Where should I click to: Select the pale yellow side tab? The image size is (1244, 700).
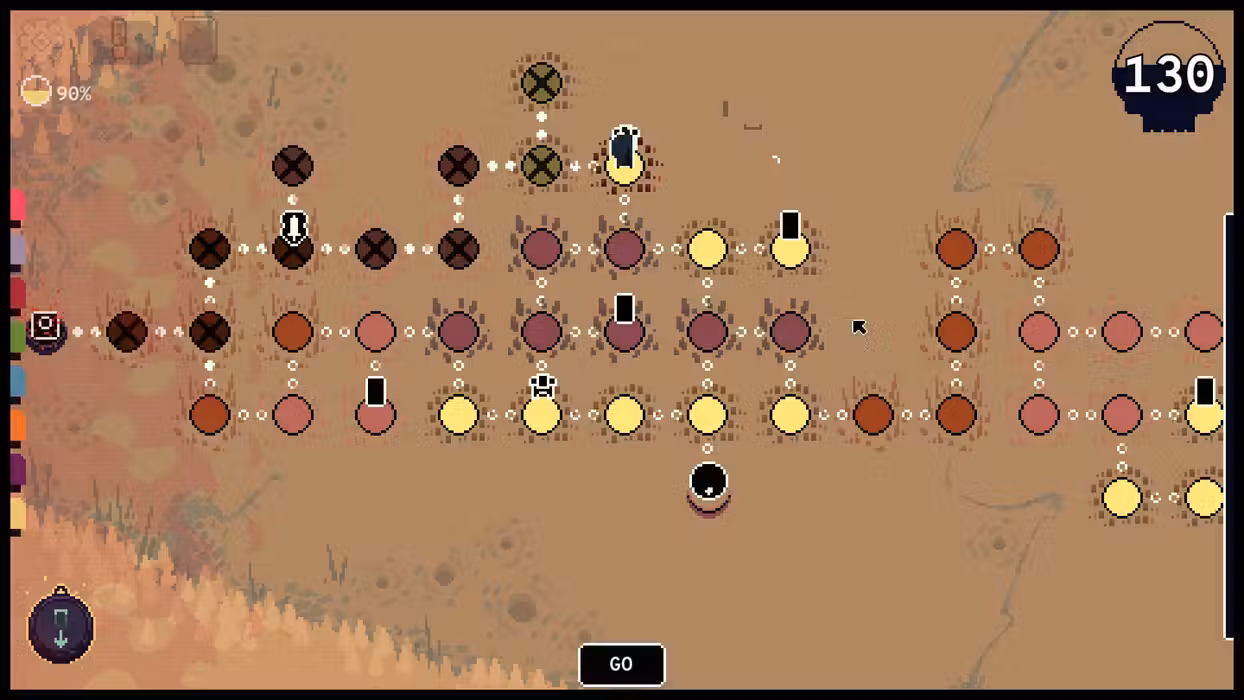(x=17, y=513)
